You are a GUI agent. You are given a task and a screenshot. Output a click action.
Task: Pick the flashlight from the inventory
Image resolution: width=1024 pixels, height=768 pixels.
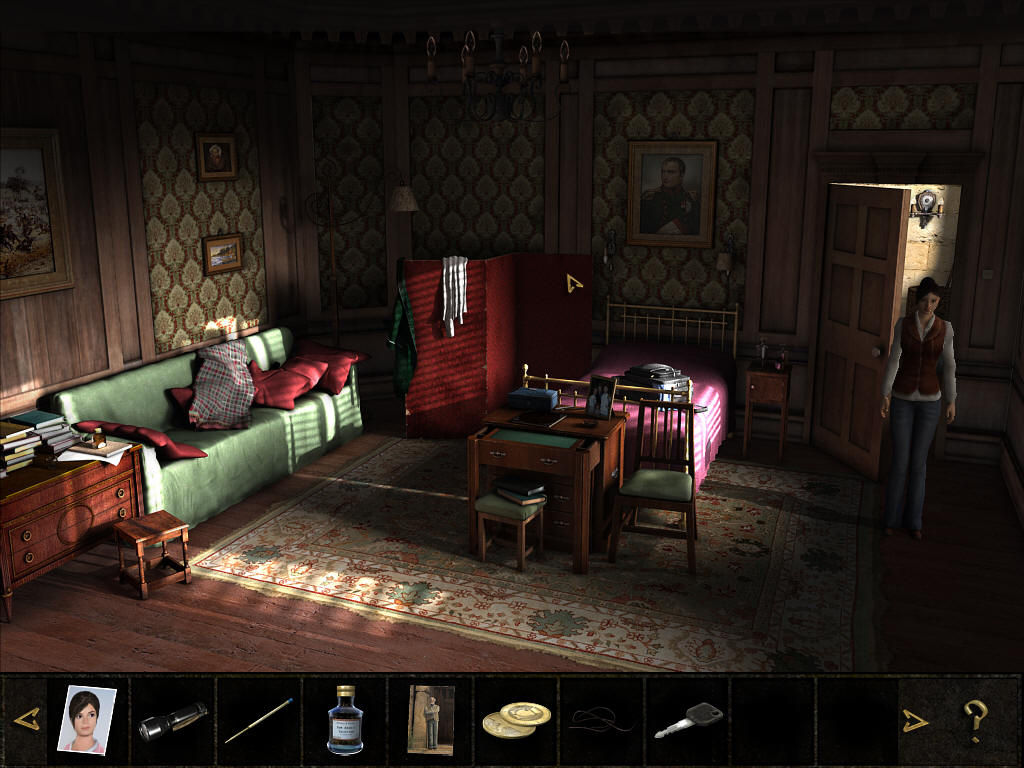172,720
